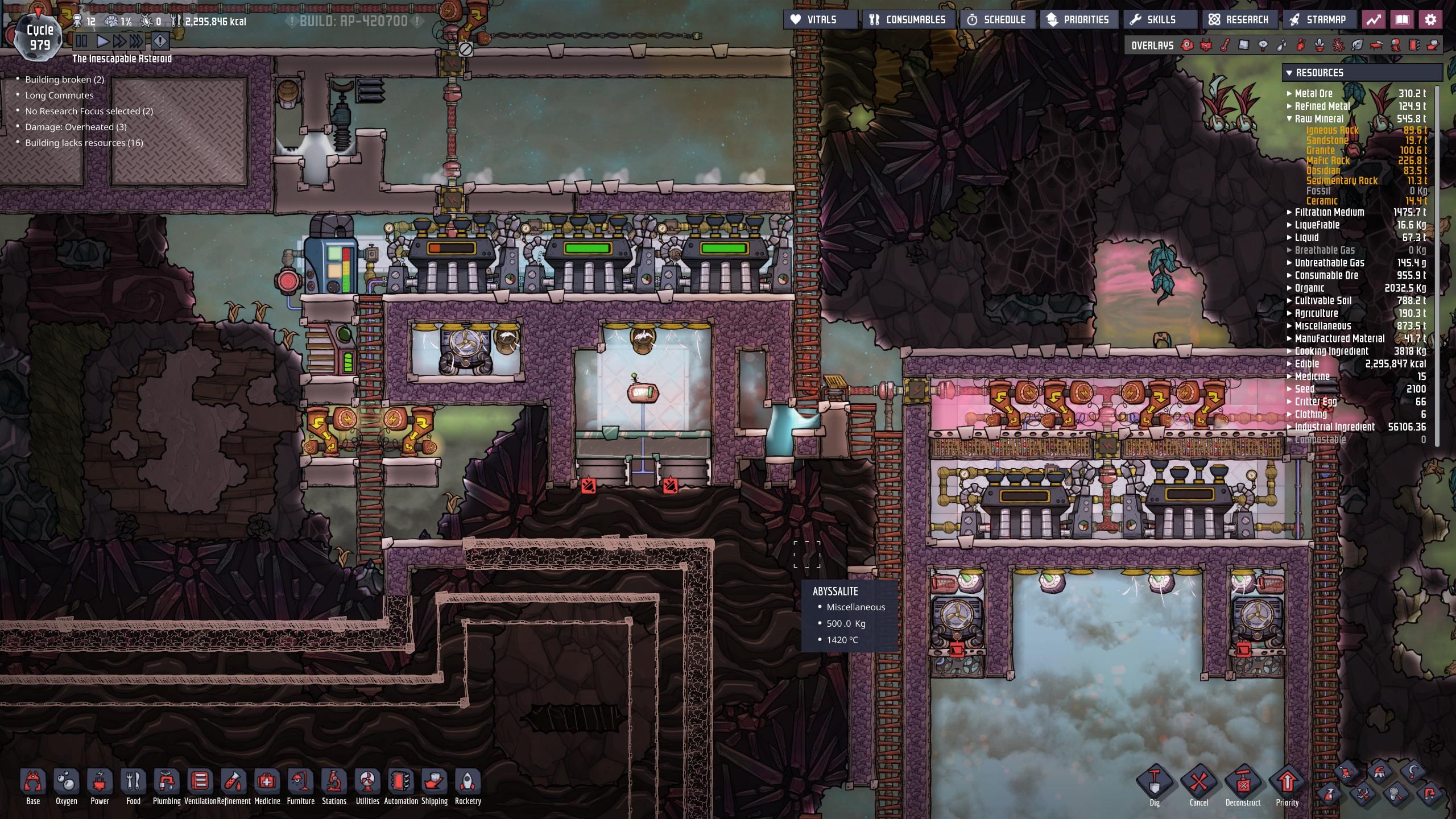Screen dimensions: 1456x819
Task: Collapse the Resources panel header
Action: click(x=1289, y=73)
